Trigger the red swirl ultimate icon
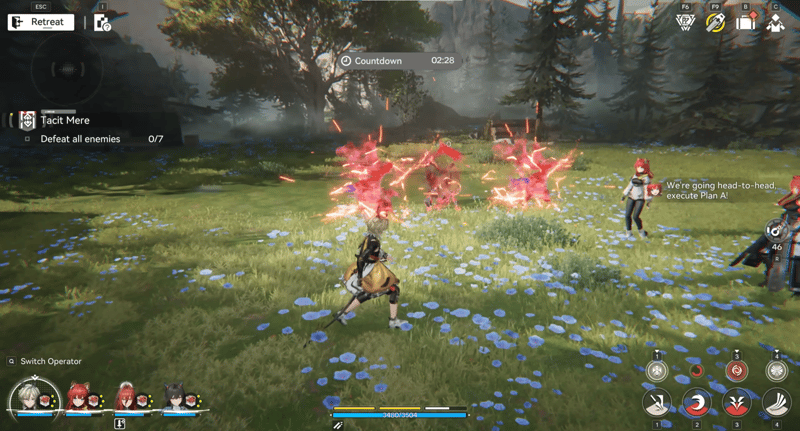 point(737,370)
